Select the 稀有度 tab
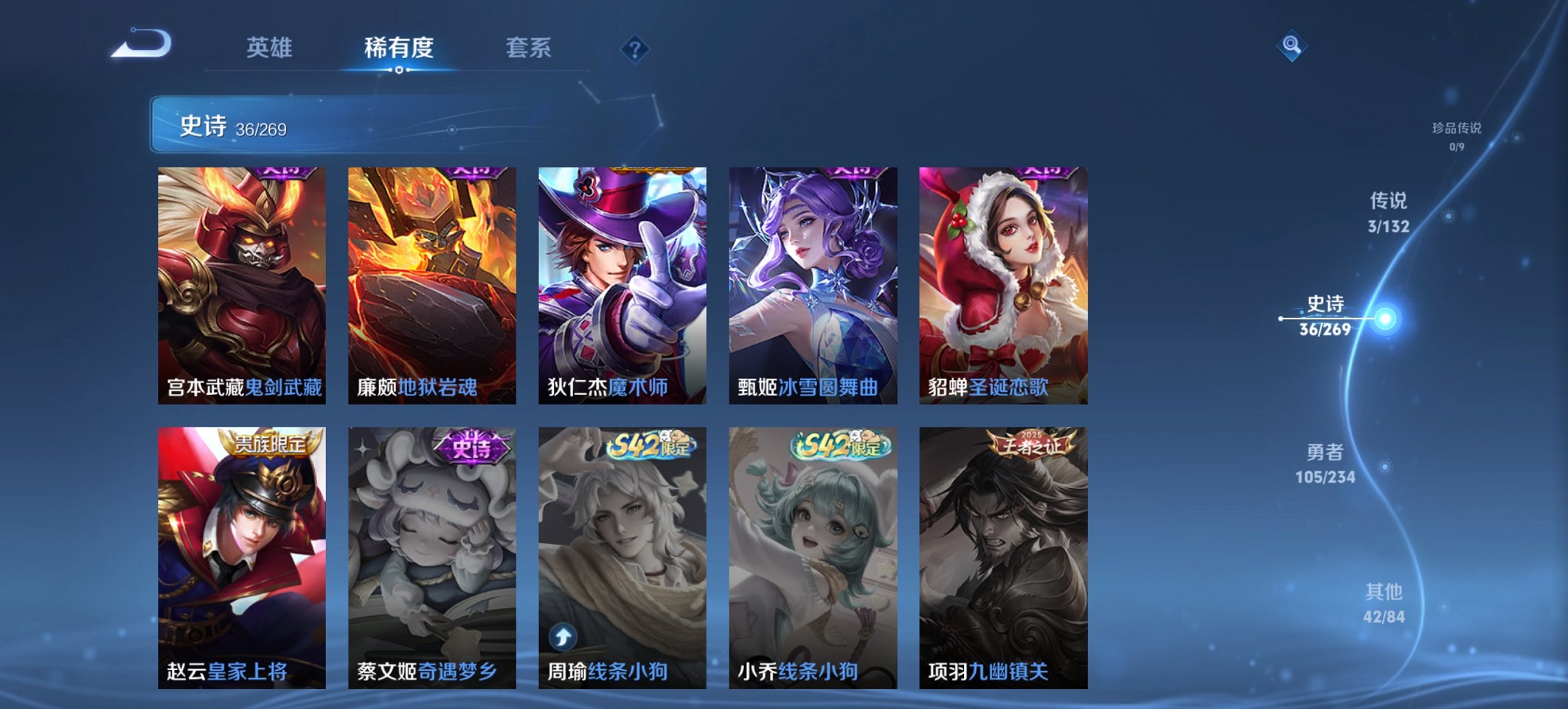 pos(399,48)
